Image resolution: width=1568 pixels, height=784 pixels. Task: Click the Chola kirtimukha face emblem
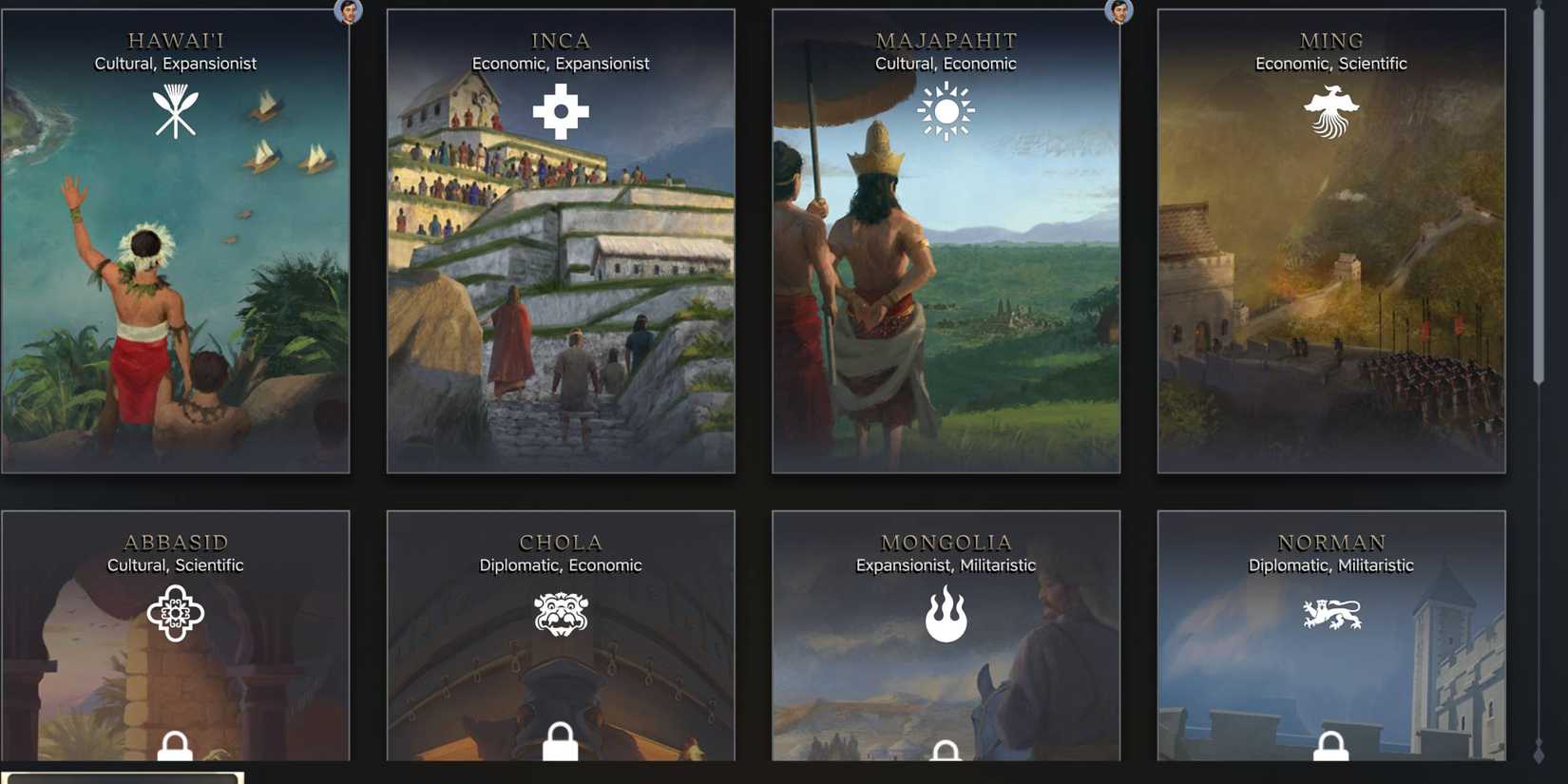point(561,613)
